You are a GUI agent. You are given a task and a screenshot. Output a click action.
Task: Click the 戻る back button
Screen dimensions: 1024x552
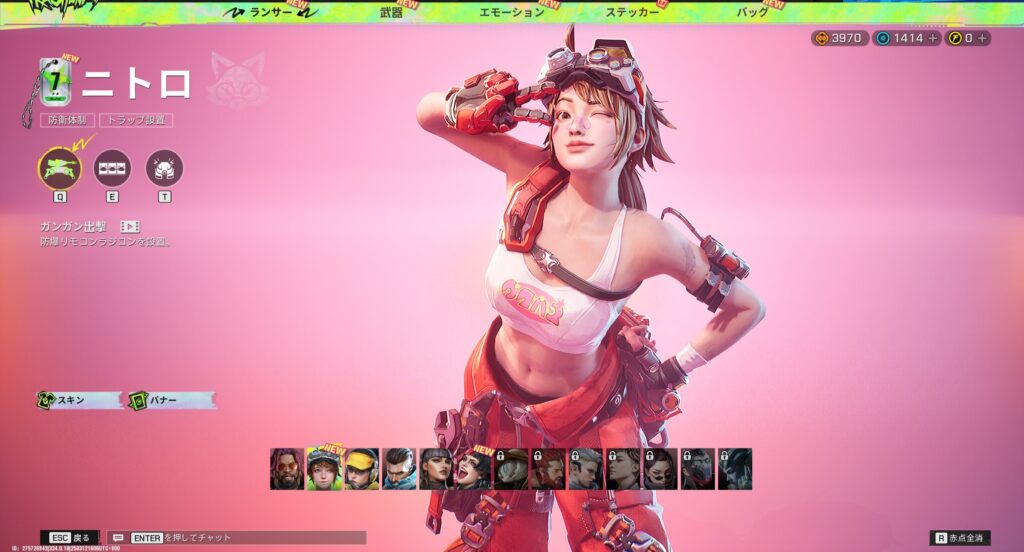point(70,538)
